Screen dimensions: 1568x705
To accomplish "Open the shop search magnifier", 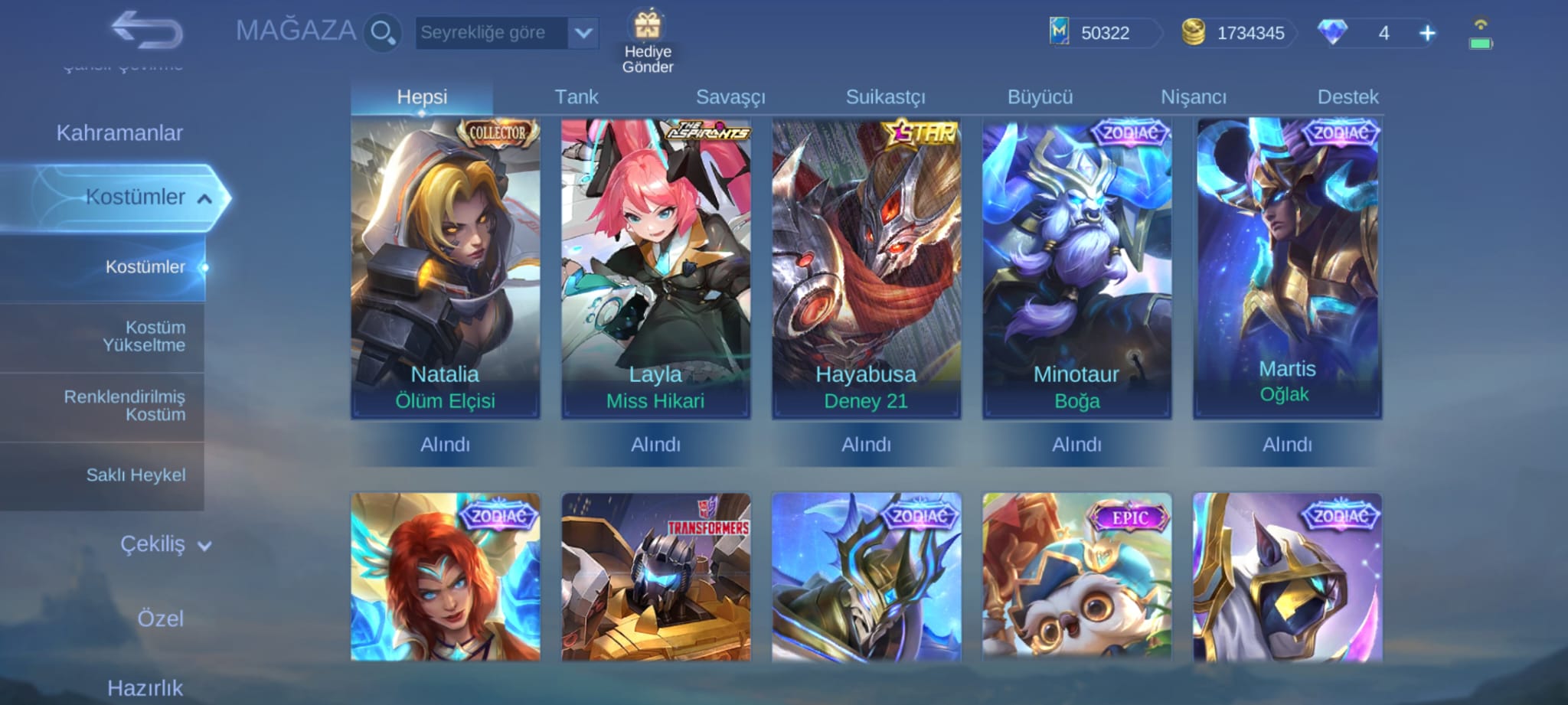I will (382, 33).
